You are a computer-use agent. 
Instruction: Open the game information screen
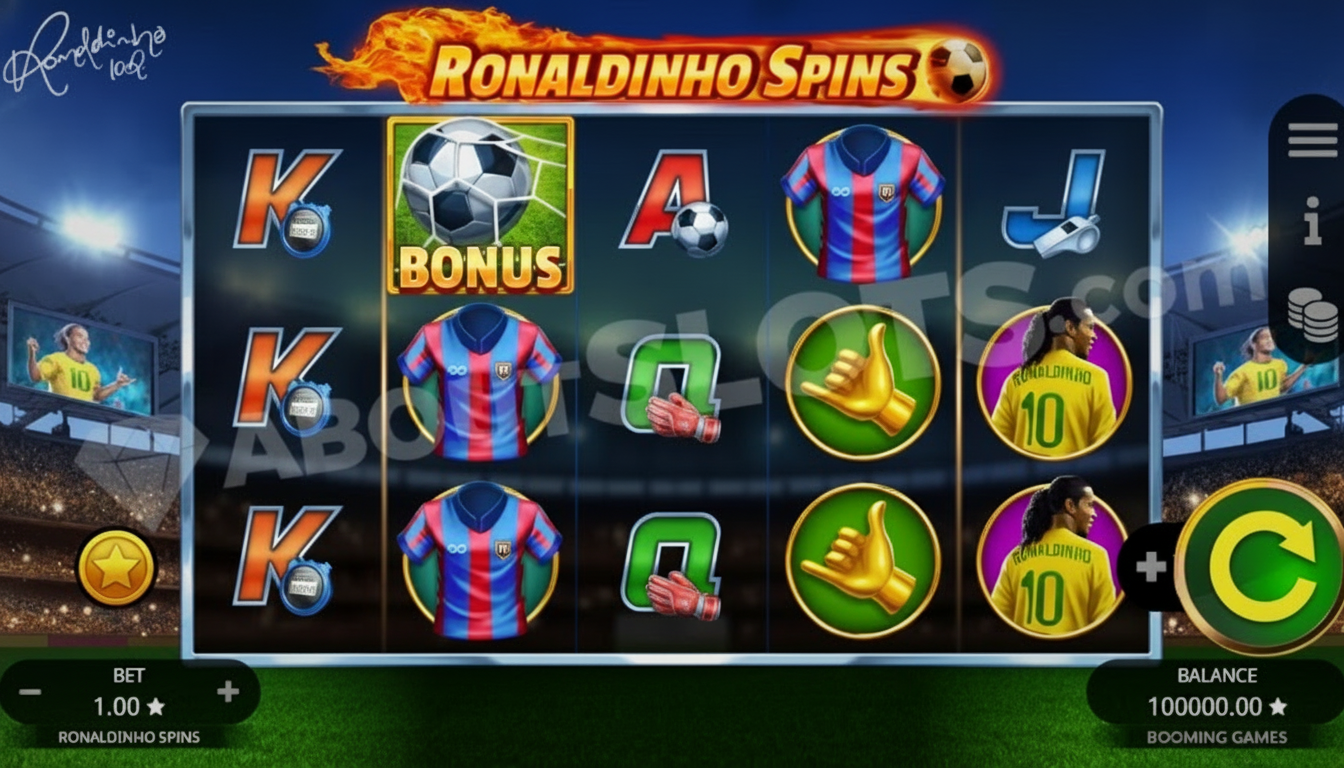(x=1311, y=225)
